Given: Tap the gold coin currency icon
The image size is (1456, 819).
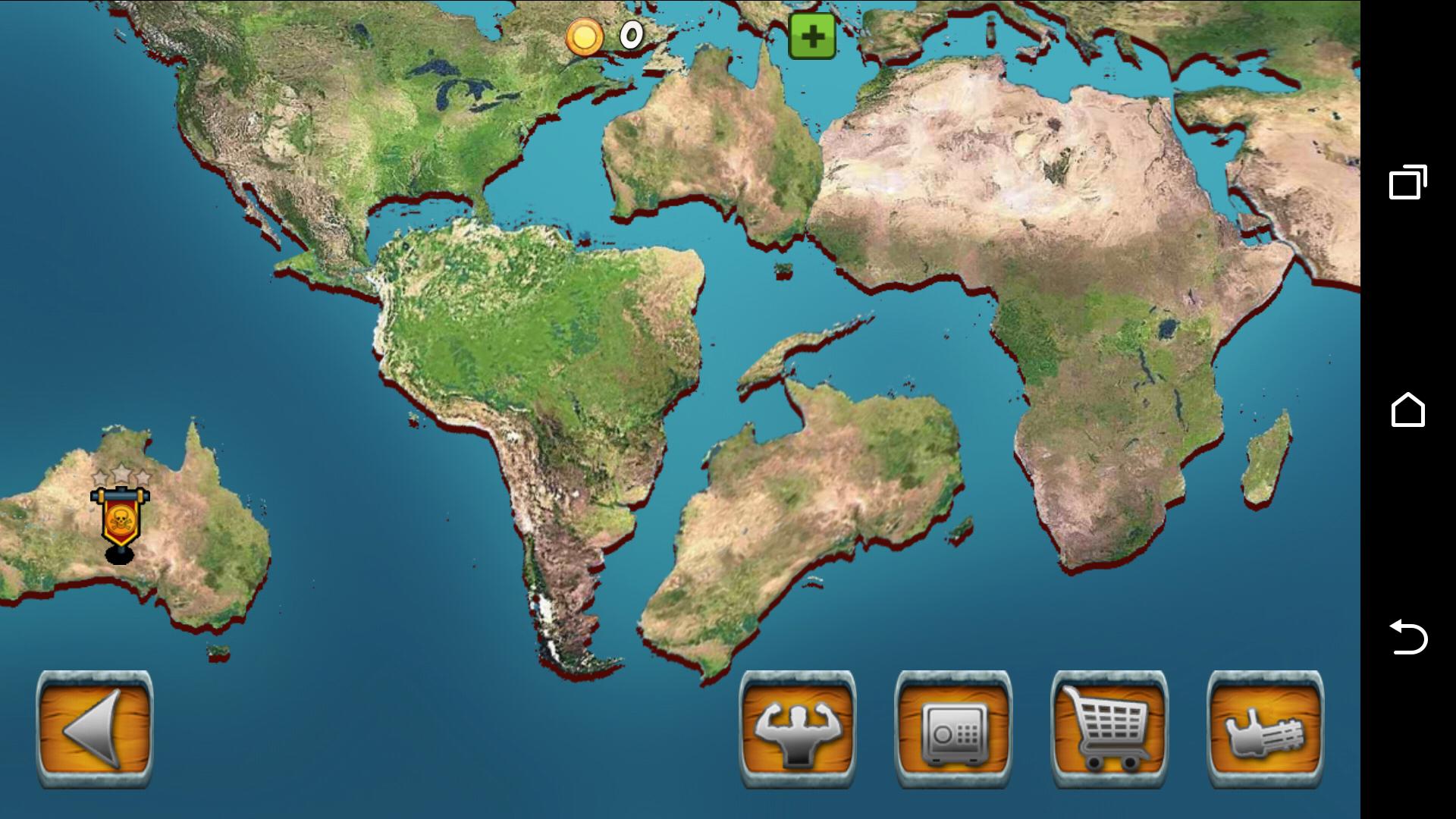Looking at the screenshot, I should pyautogui.click(x=584, y=36).
